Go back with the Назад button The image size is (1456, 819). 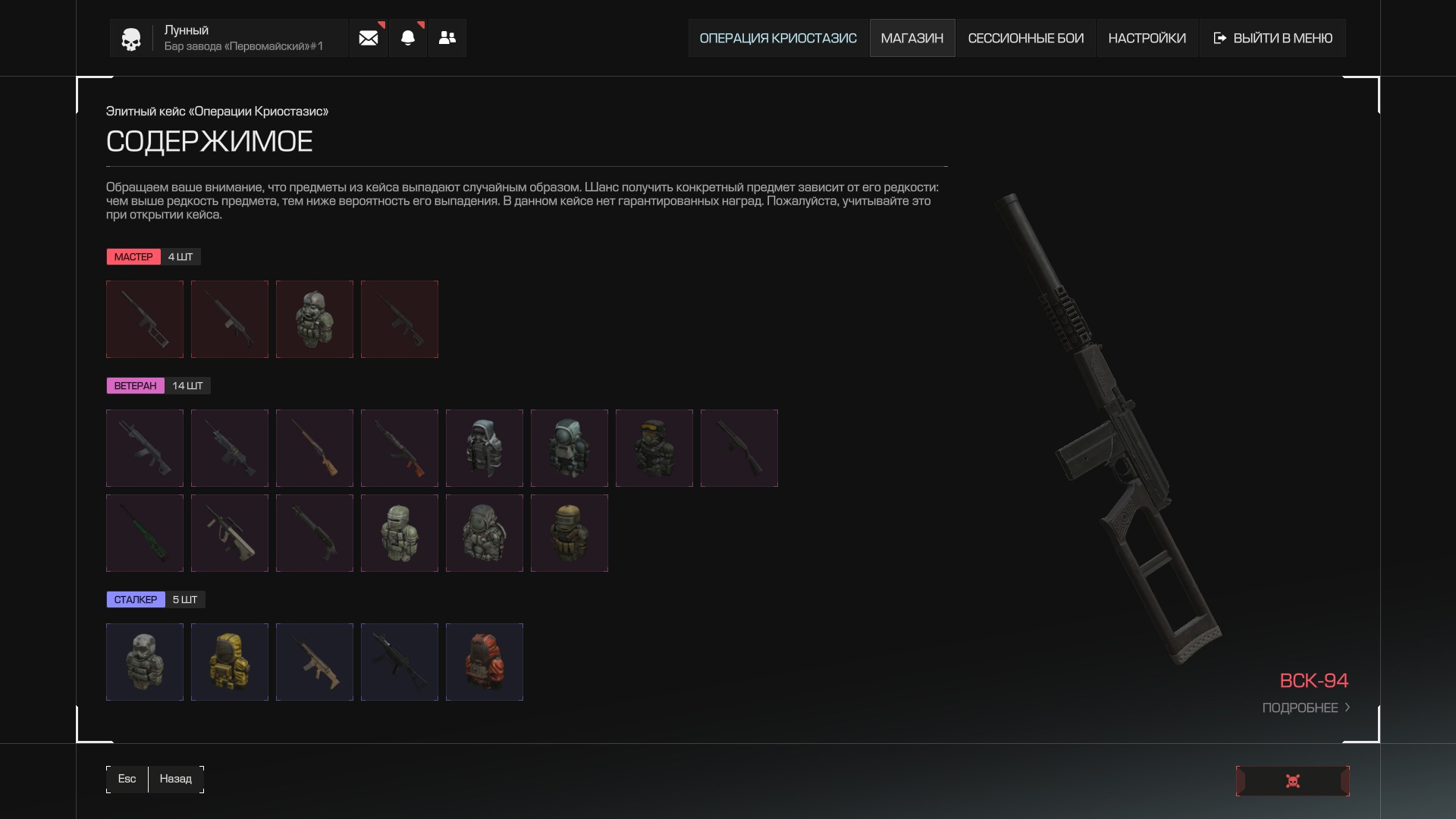[x=175, y=779]
